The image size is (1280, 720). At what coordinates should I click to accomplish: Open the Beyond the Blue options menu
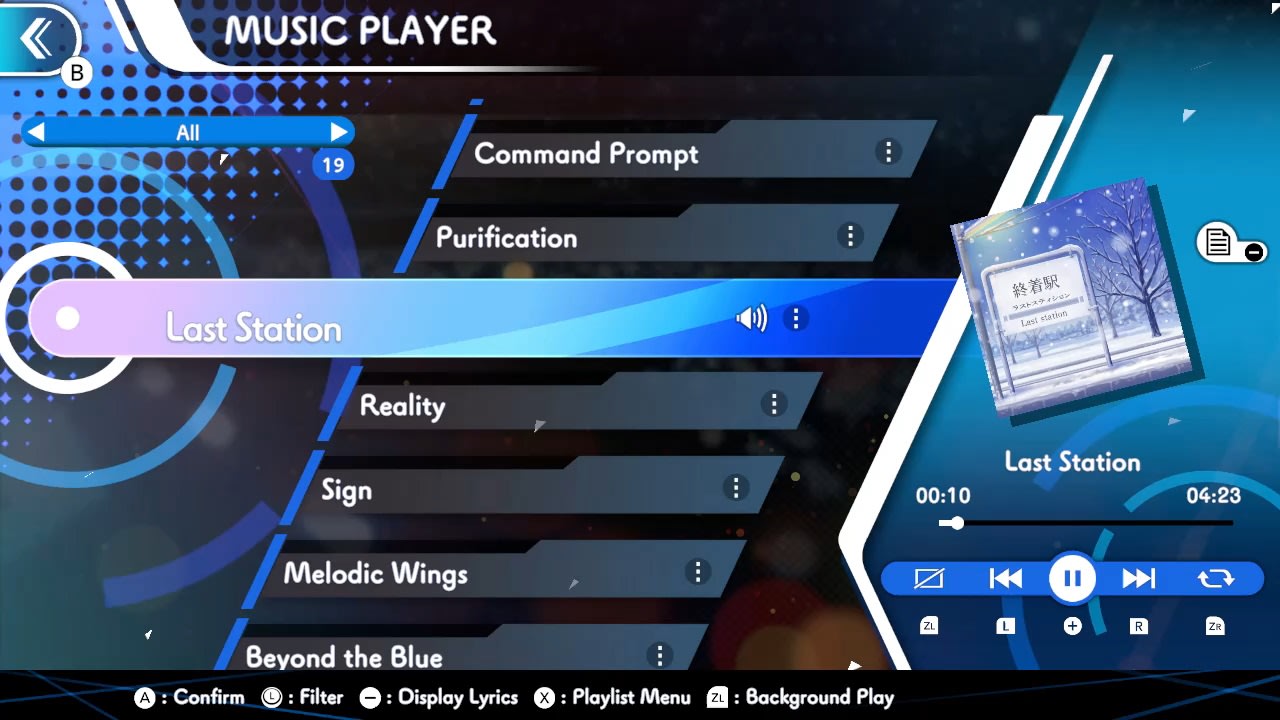coord(660,655)
